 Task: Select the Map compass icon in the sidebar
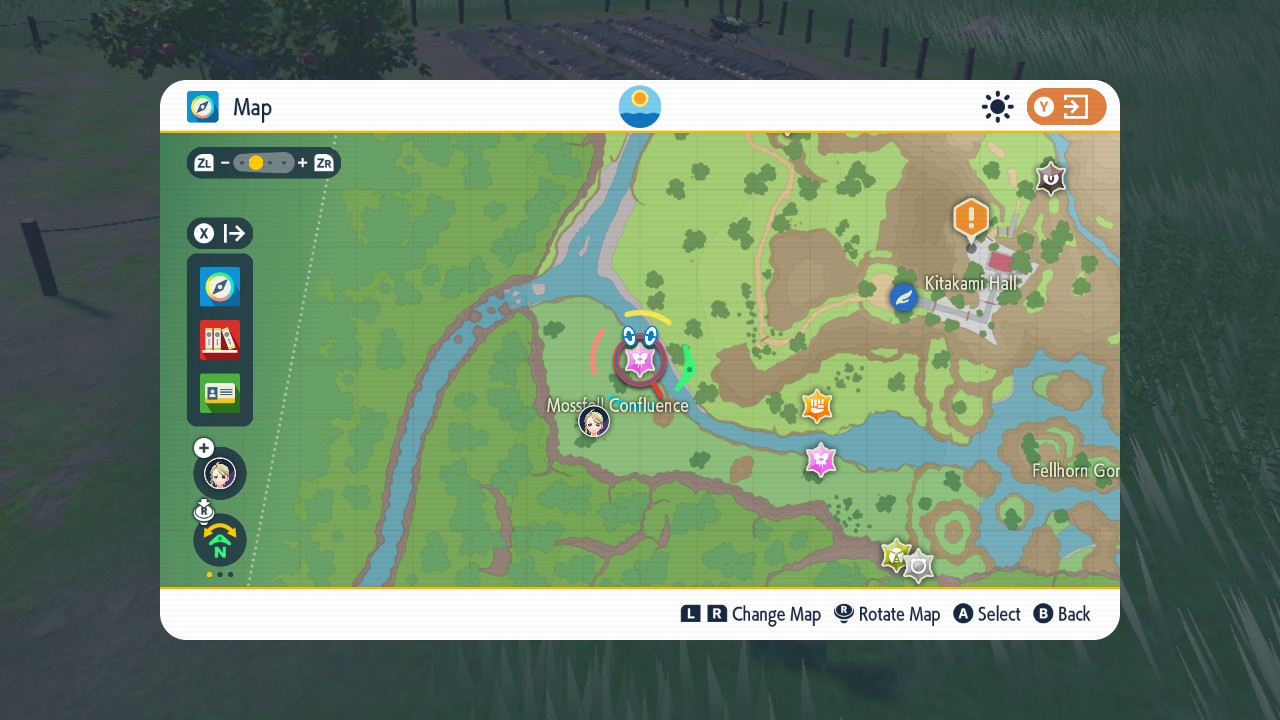click(219, 287)
